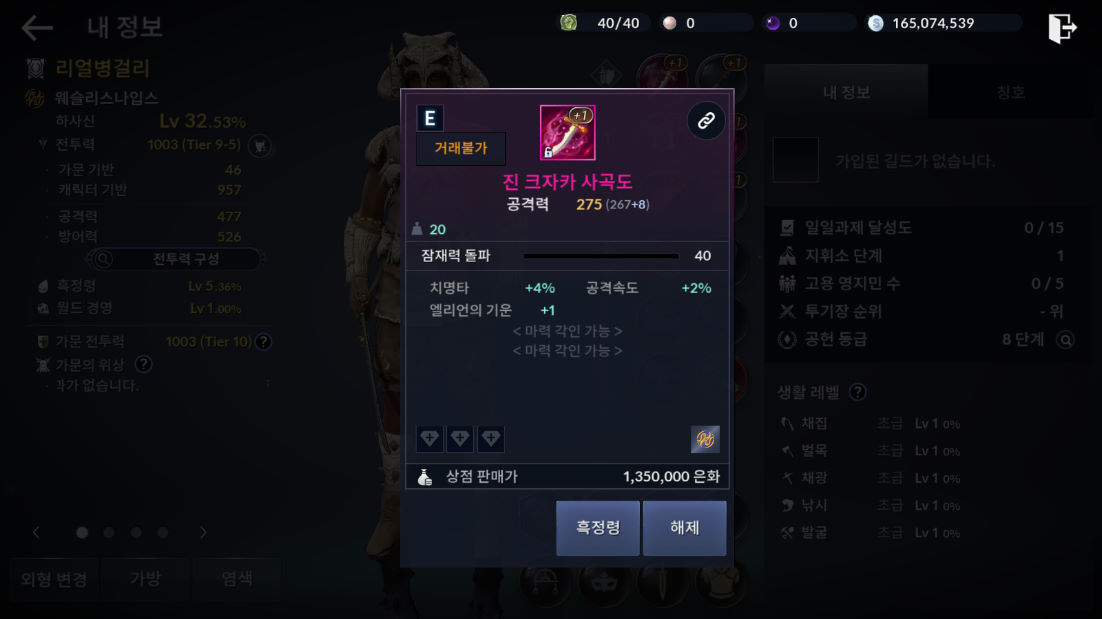Switch to the 칭호 tab
Viewport: 1102px width, 619px height.
(1010, 92)
